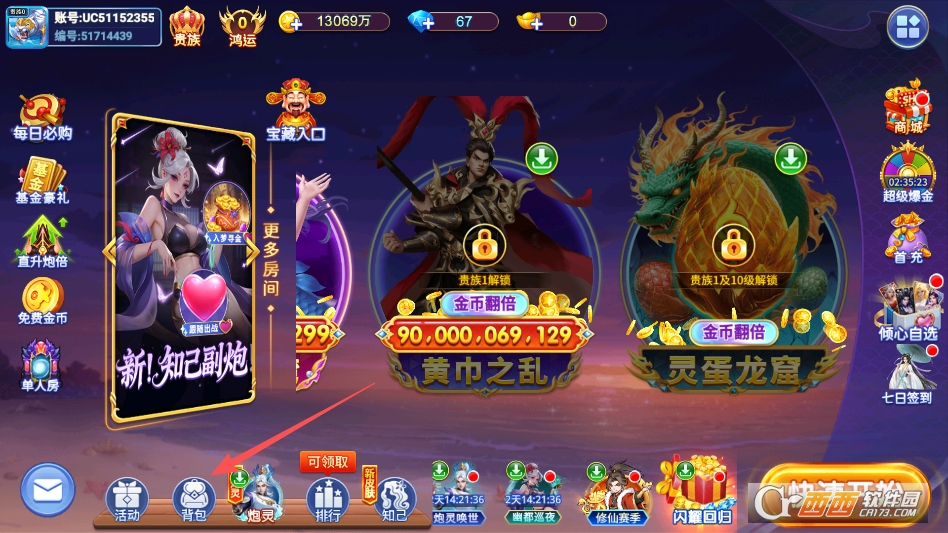948x533 pixels.
Task: Enter the 单人房 single-player room
Action: [41, 366]
